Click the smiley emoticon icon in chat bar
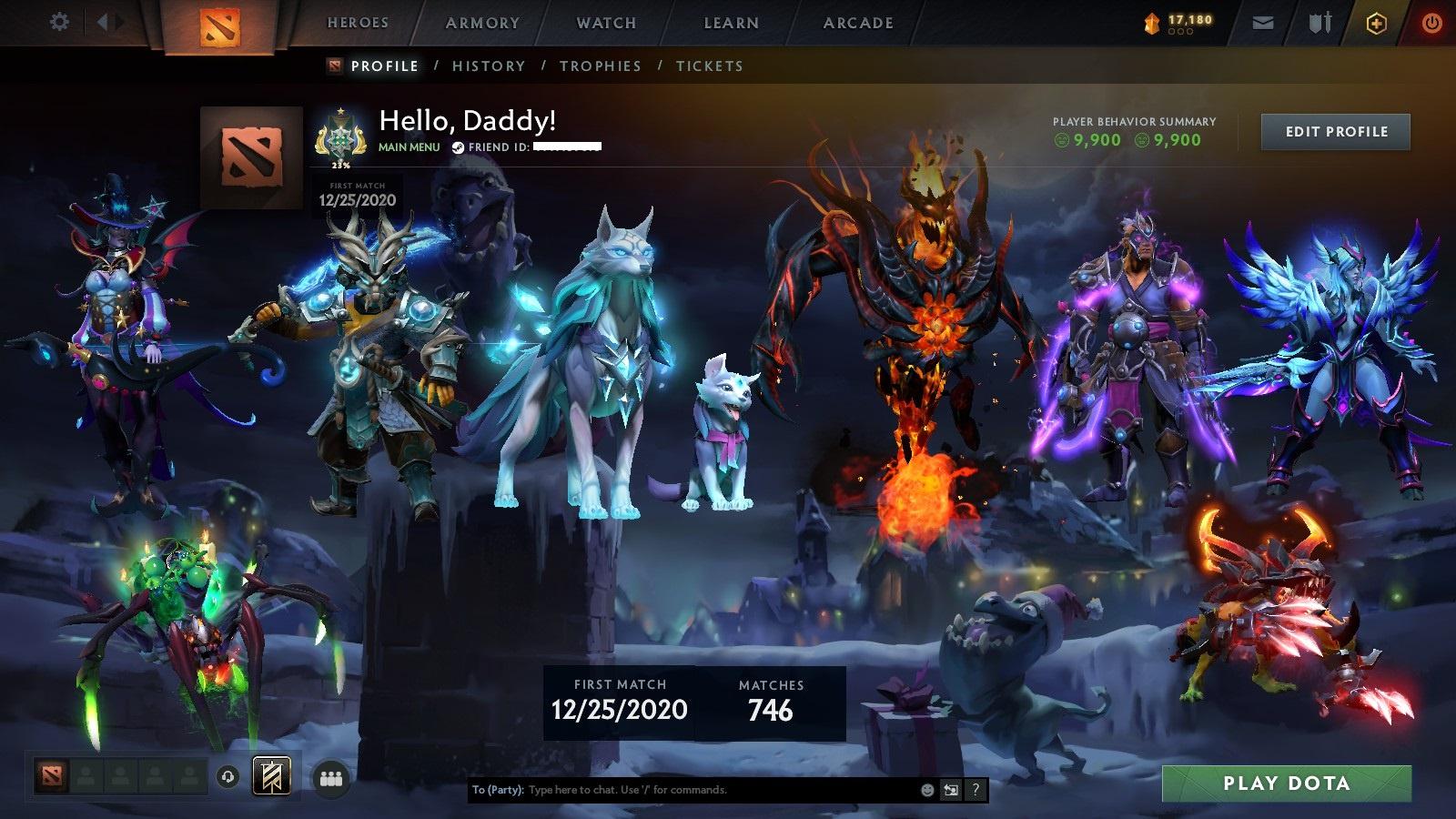 click(926, 790)
